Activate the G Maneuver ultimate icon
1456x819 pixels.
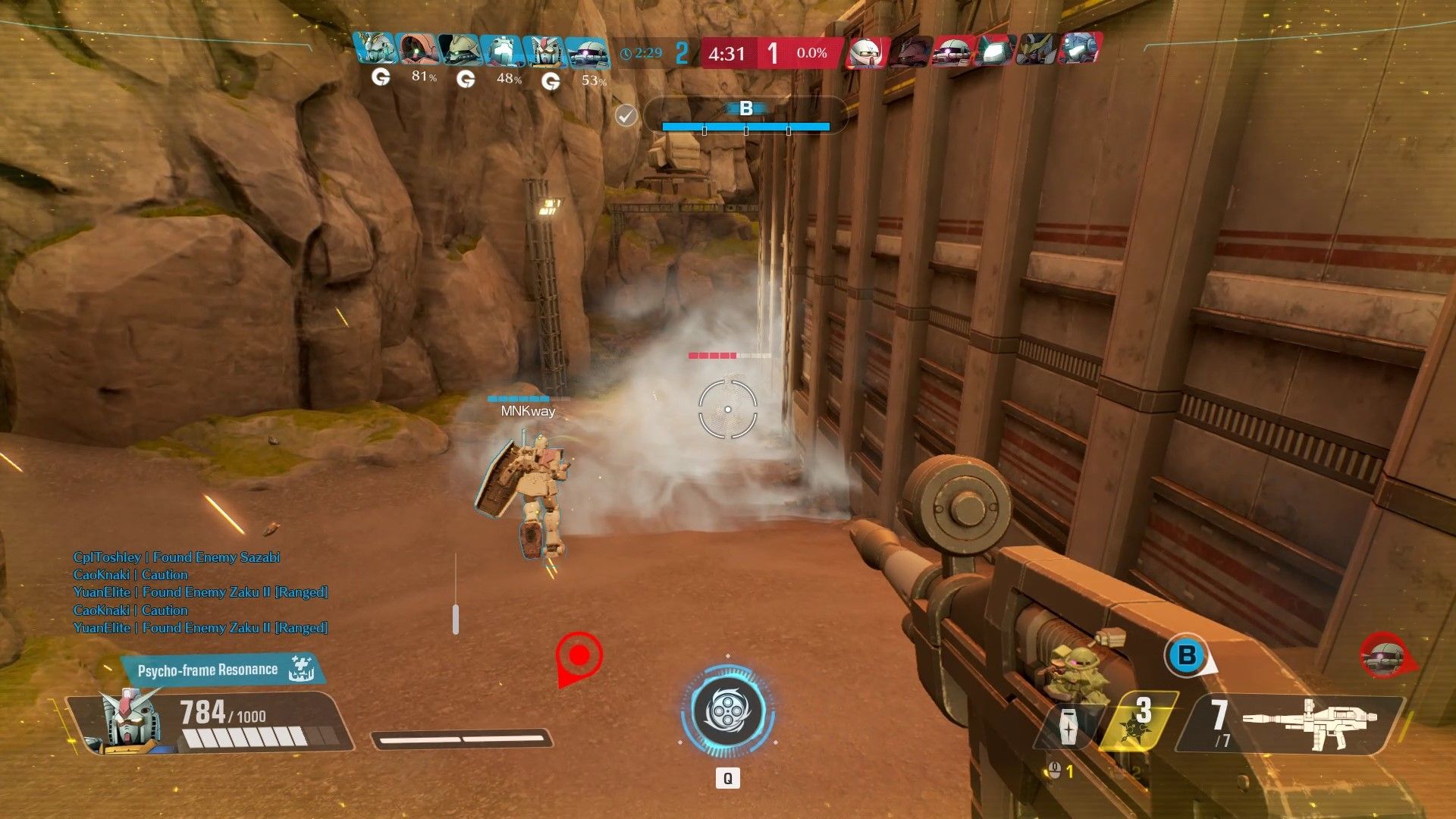click(727, 712)
